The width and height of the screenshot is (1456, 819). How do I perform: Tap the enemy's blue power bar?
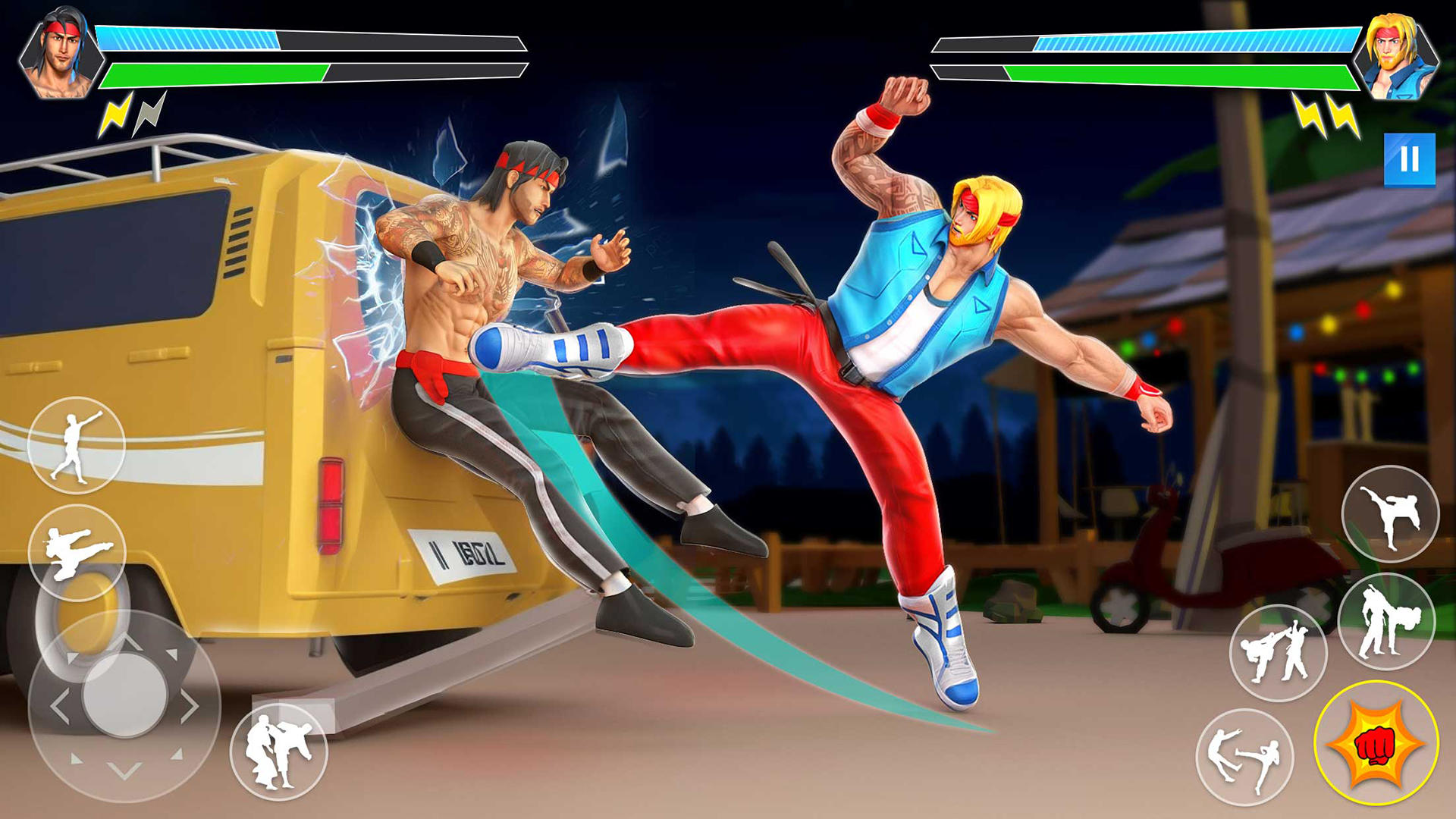coord(1183,42)
